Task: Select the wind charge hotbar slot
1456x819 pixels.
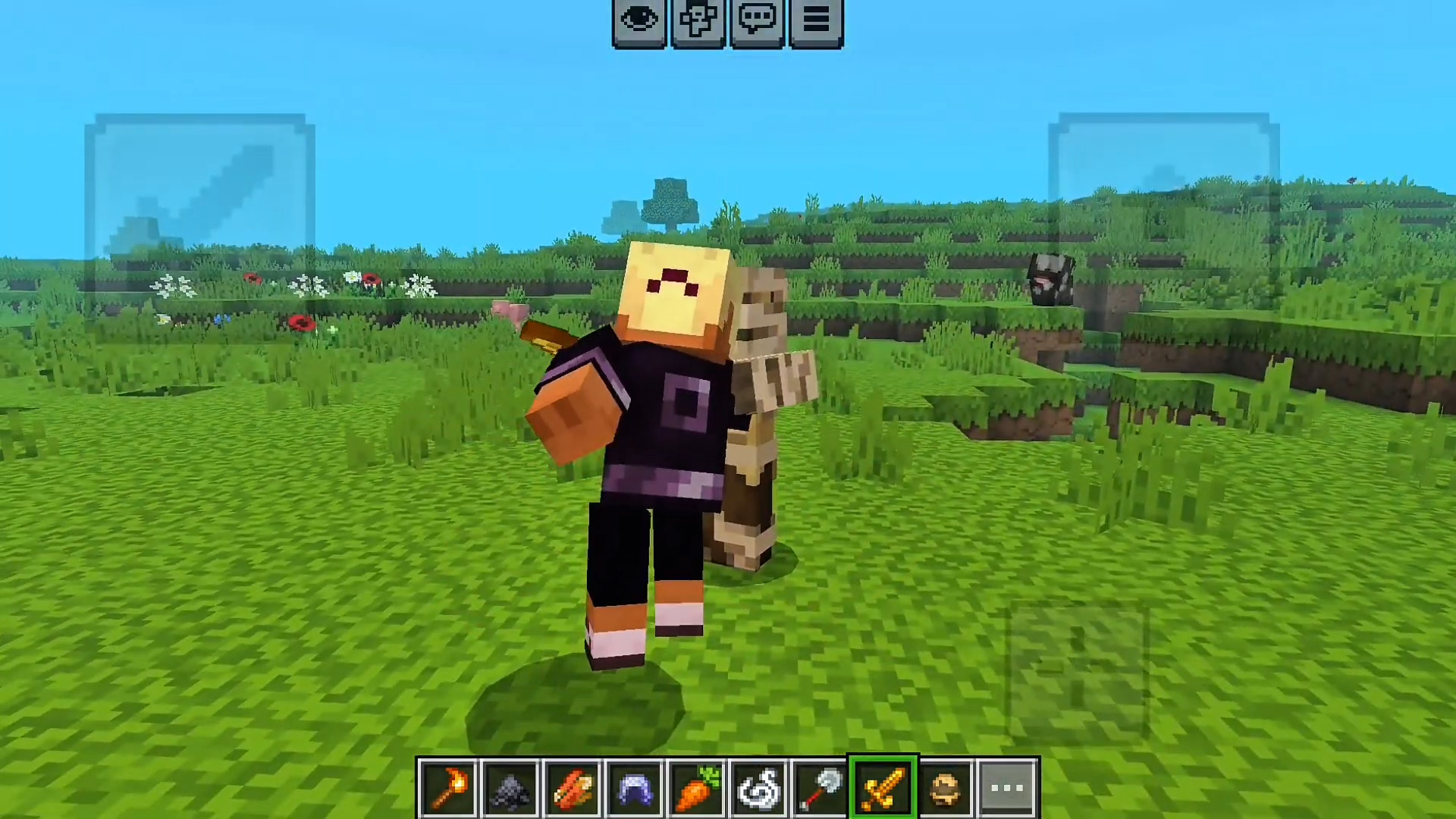Action: [758, 786]
